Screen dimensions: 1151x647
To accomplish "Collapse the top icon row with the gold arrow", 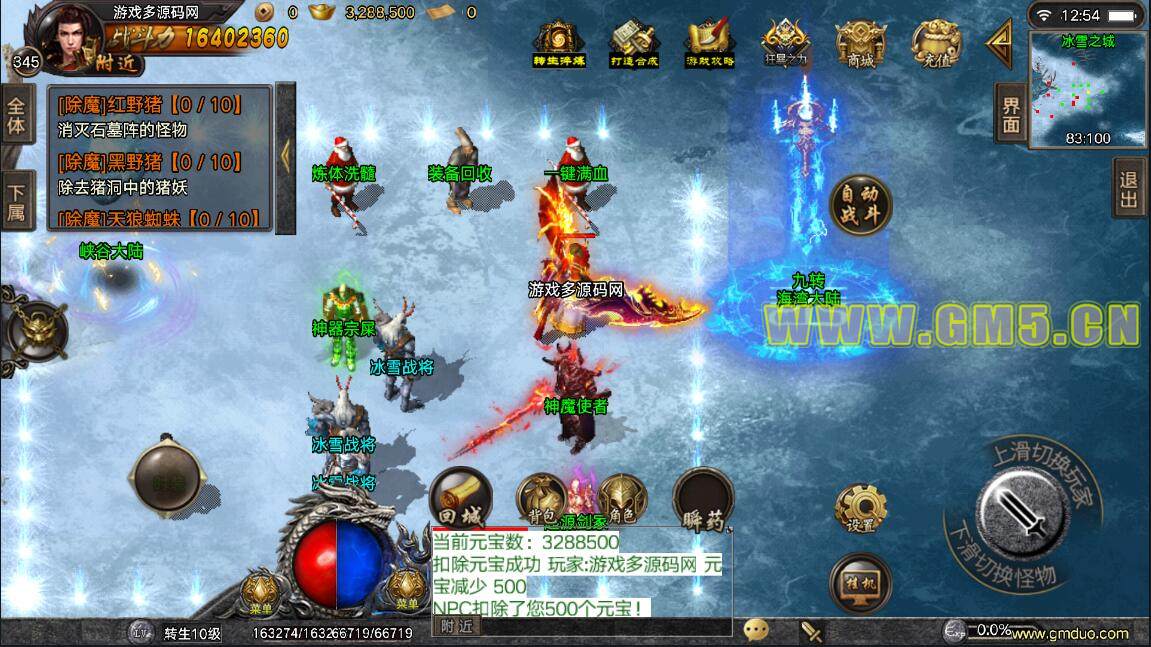I will [x=999, y=42].
